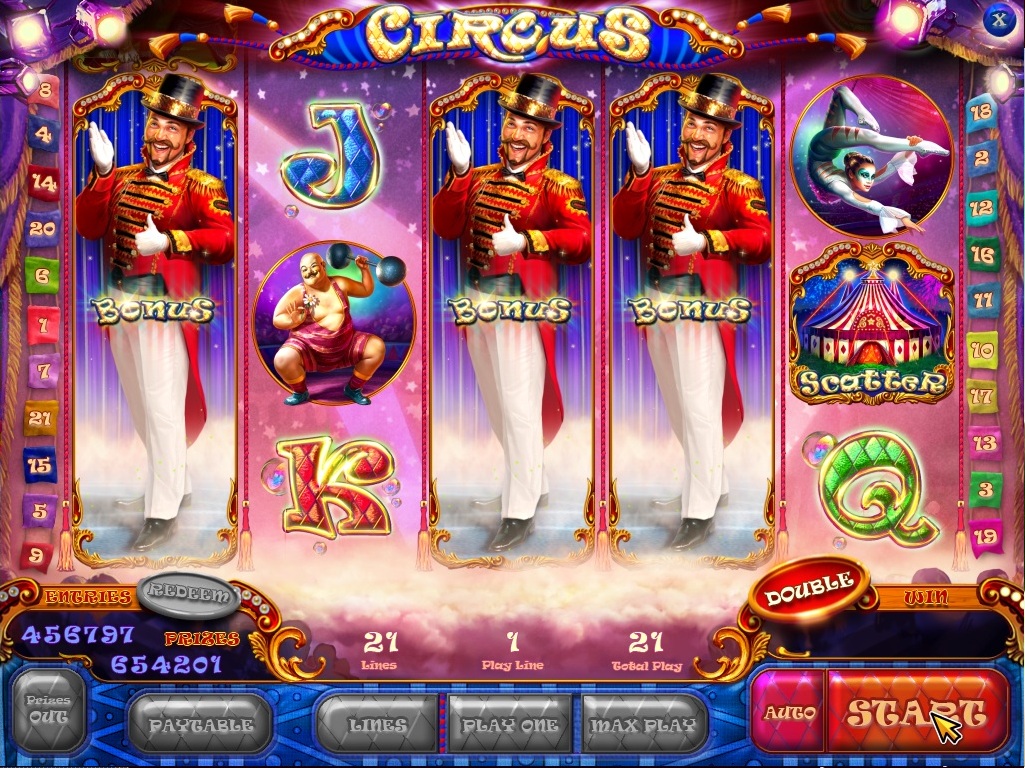
Task: Open the PAYTABLE
Action: coord(200,724)
